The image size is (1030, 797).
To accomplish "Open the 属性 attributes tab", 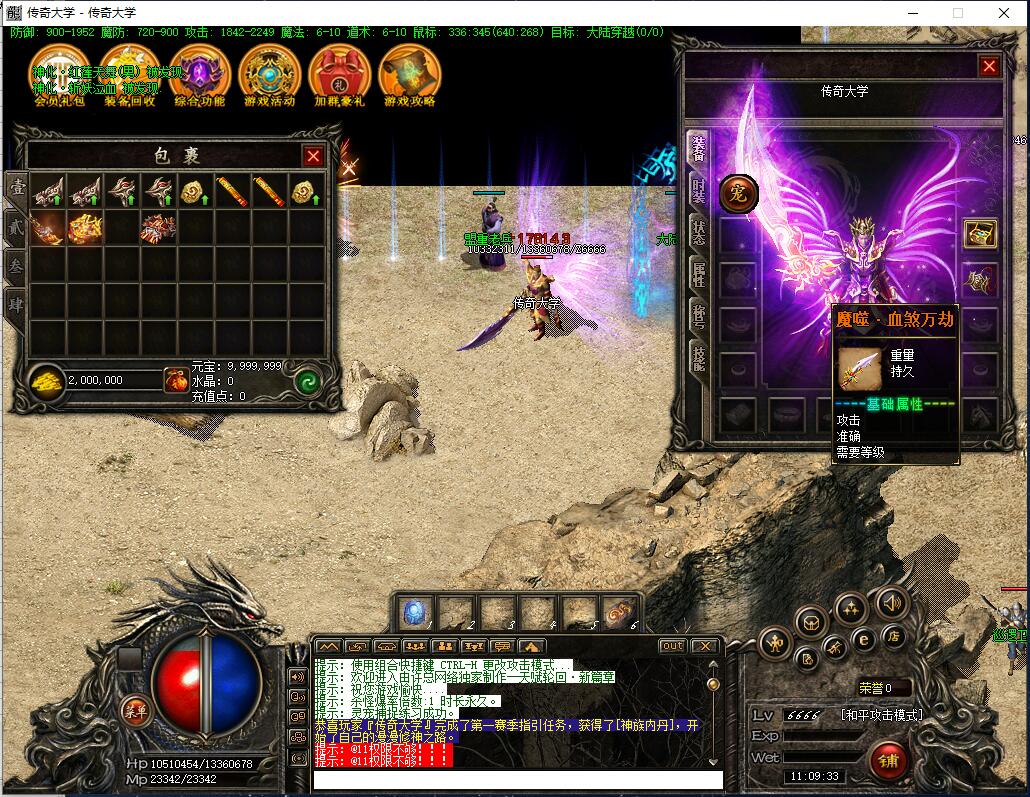I will (699, 272).
